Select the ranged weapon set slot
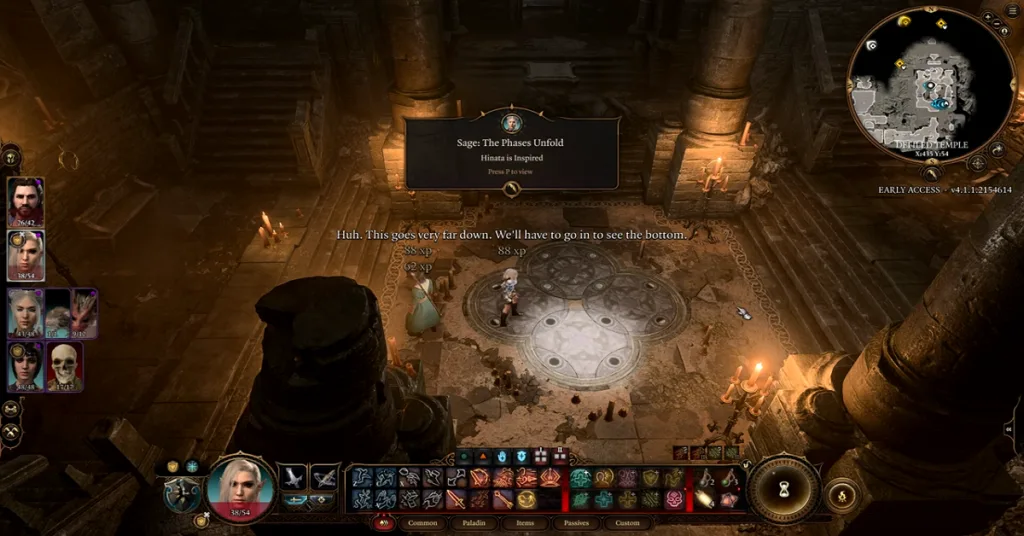 coord(325,477)
